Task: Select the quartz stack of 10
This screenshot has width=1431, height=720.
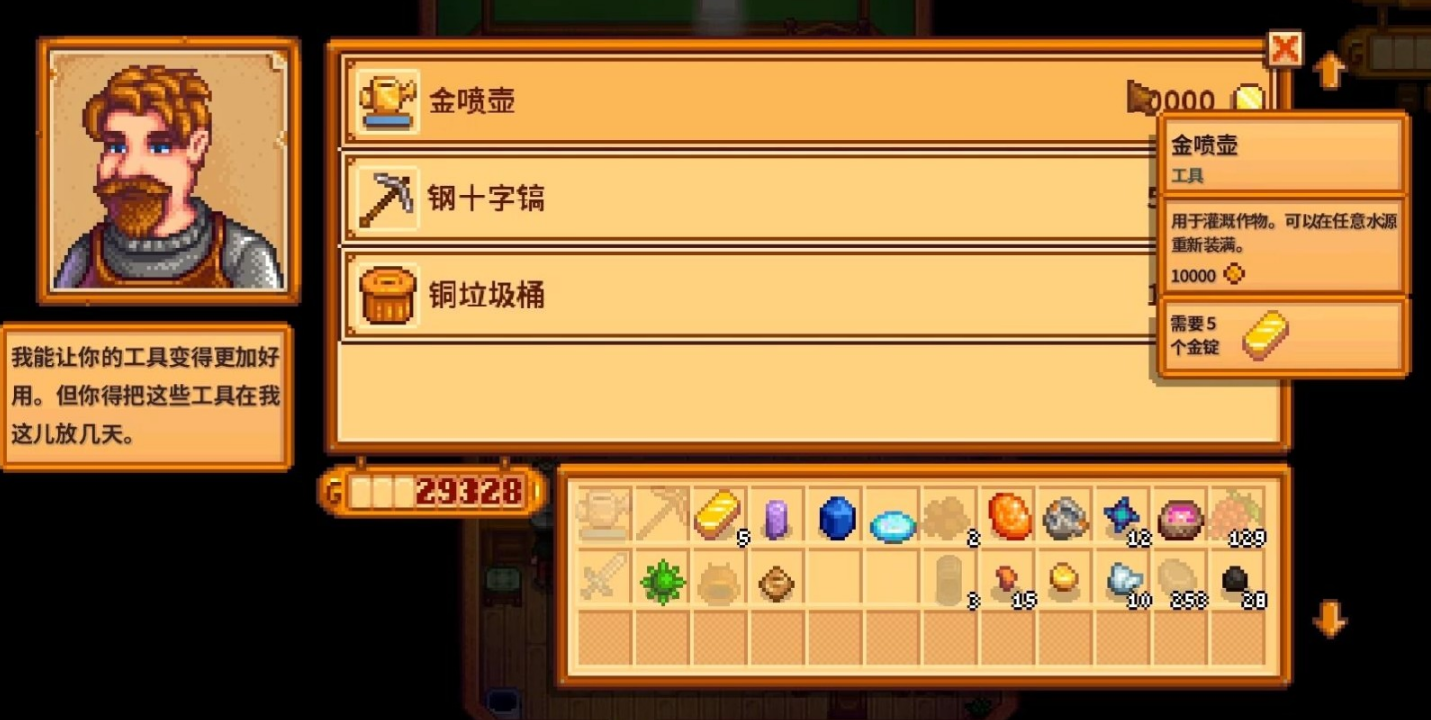Action: 1122,580
